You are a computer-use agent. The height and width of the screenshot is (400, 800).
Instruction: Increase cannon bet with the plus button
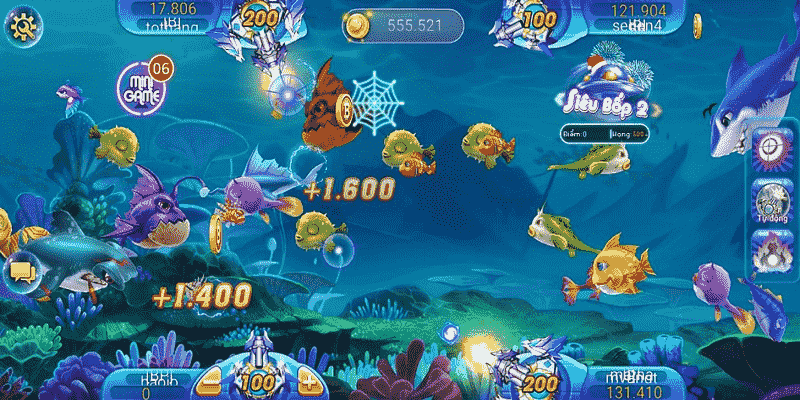click(x=308, y=381)
